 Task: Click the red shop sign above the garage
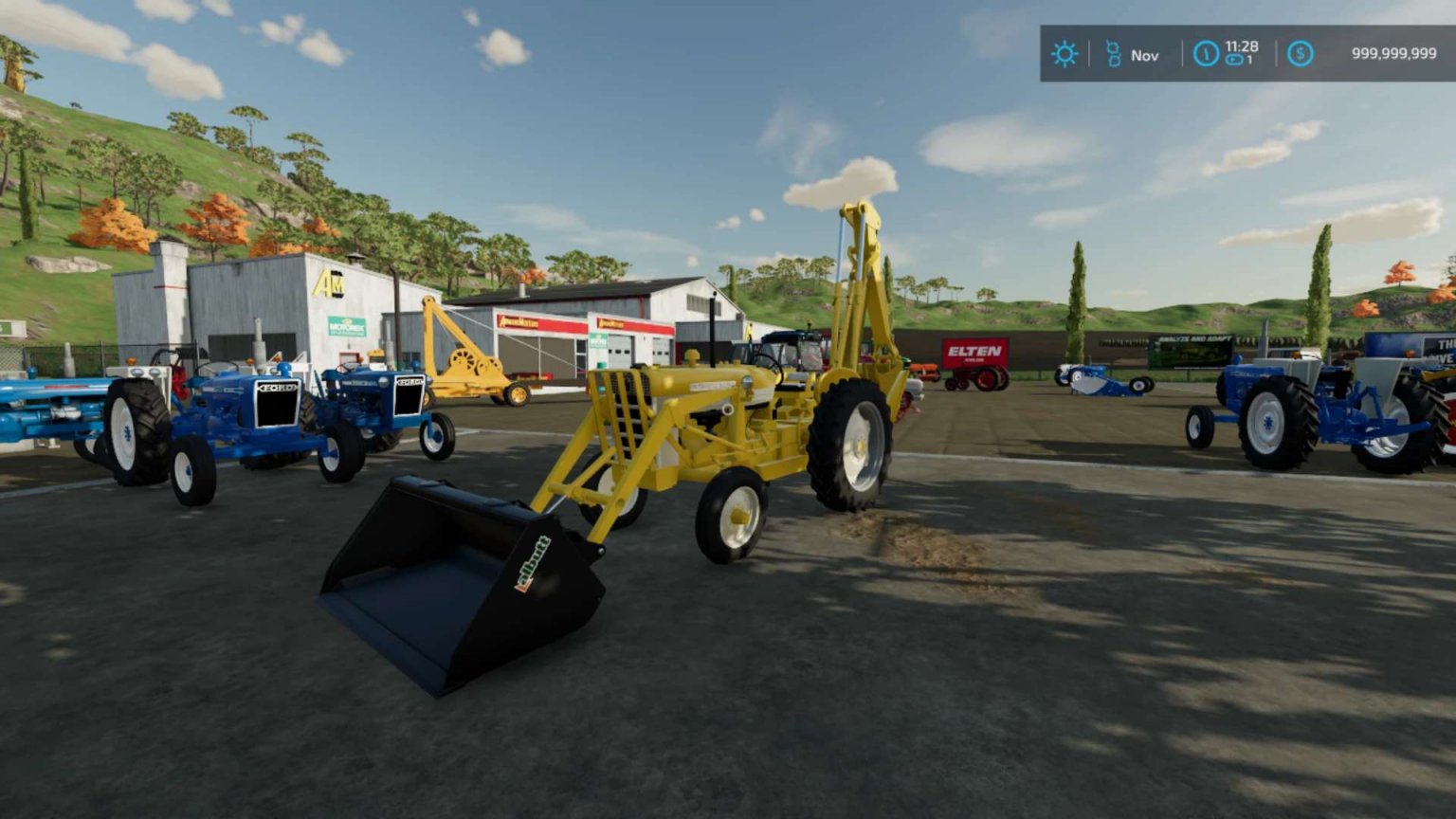pos(525,322)
